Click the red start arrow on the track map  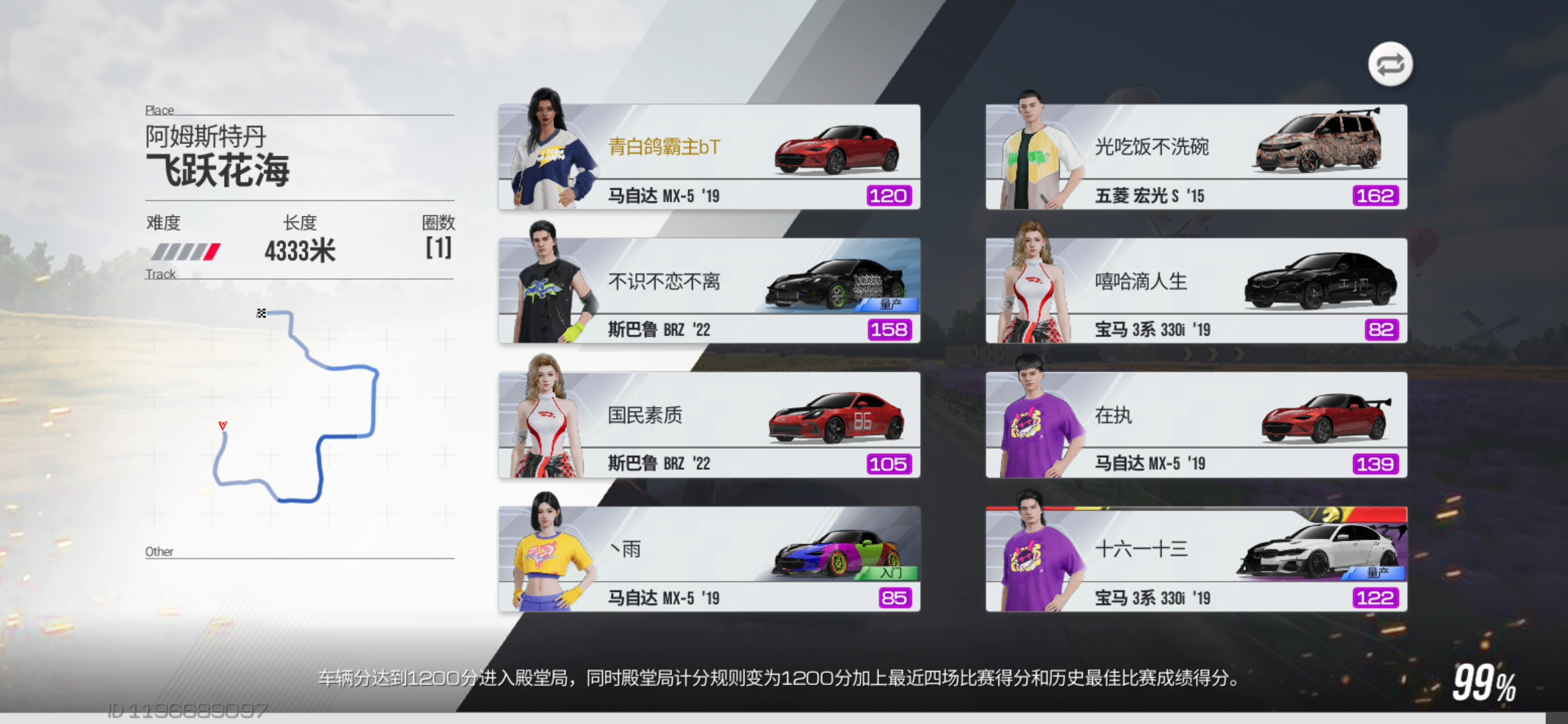click(224, 423)
